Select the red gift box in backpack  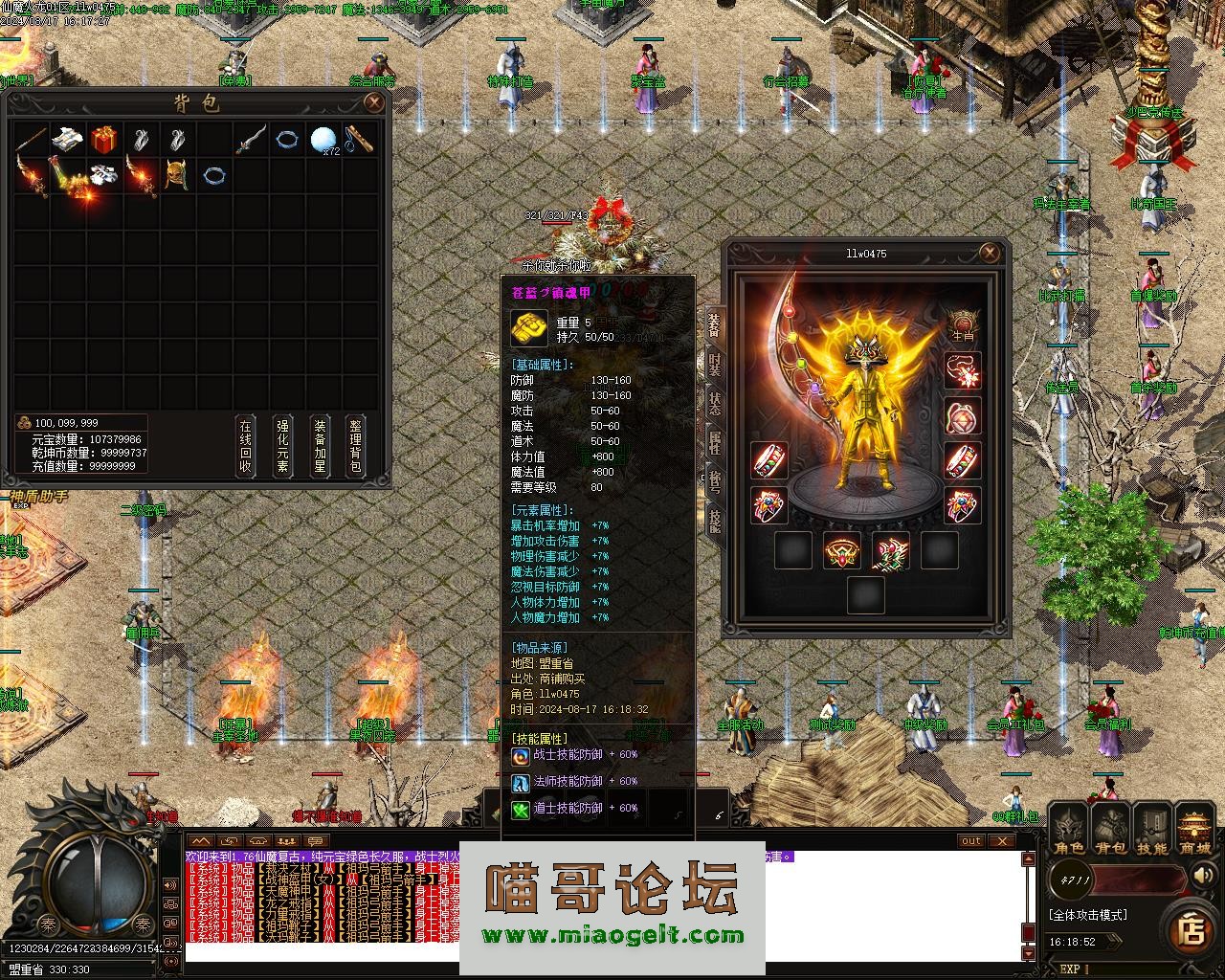click(x=103, y=140)
